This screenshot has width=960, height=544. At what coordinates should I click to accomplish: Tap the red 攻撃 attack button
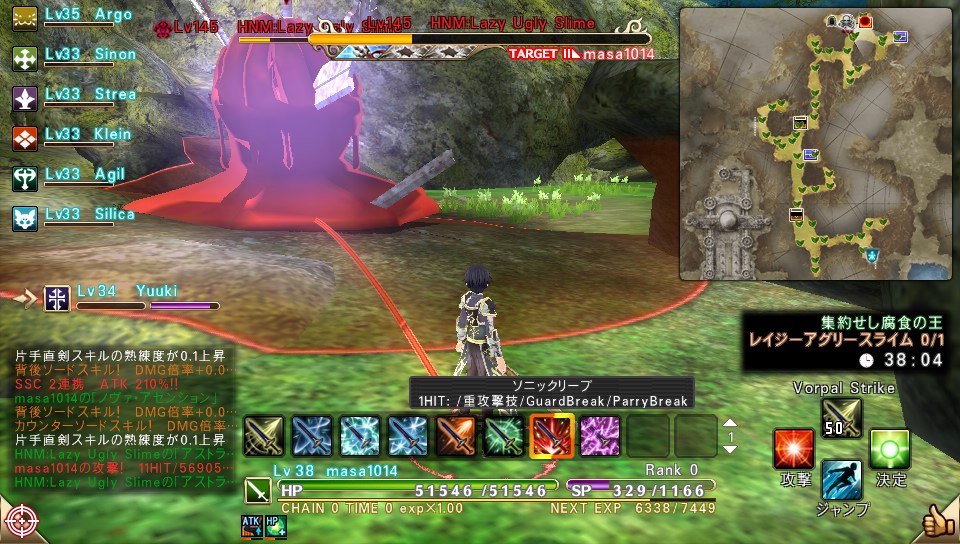pos(794,449)
